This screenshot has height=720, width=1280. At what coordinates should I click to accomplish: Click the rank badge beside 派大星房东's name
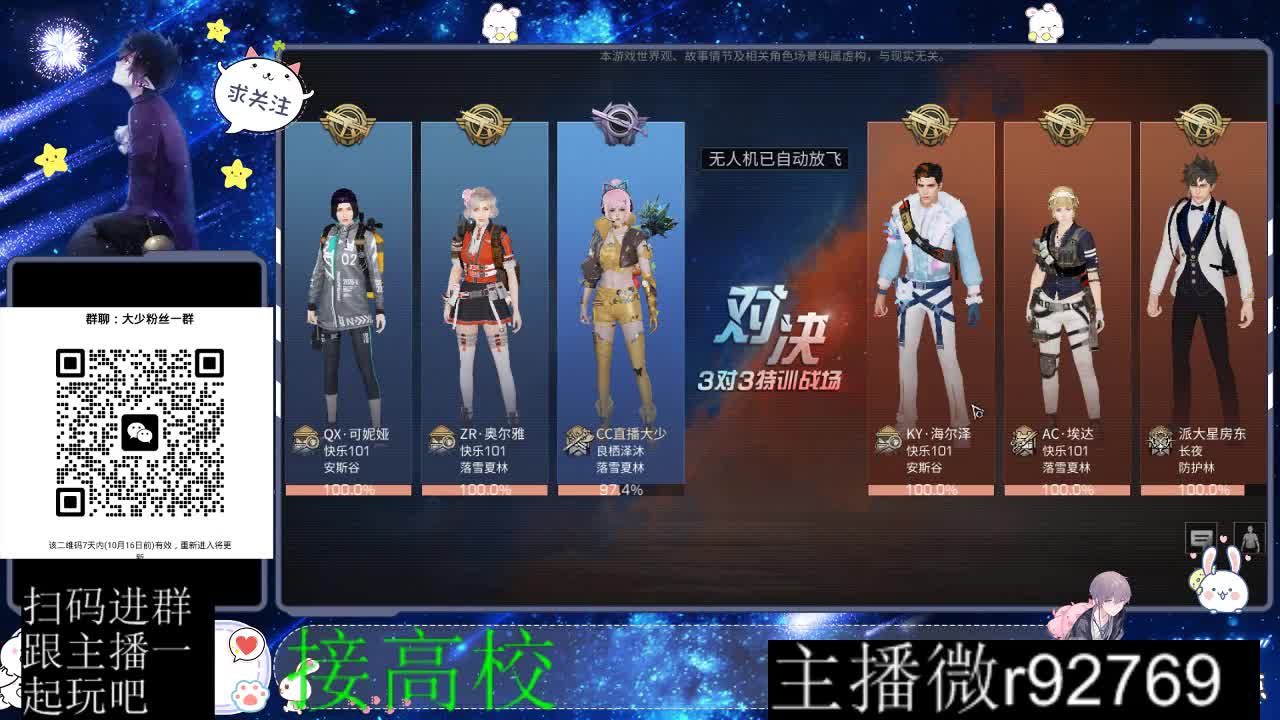1160,440
